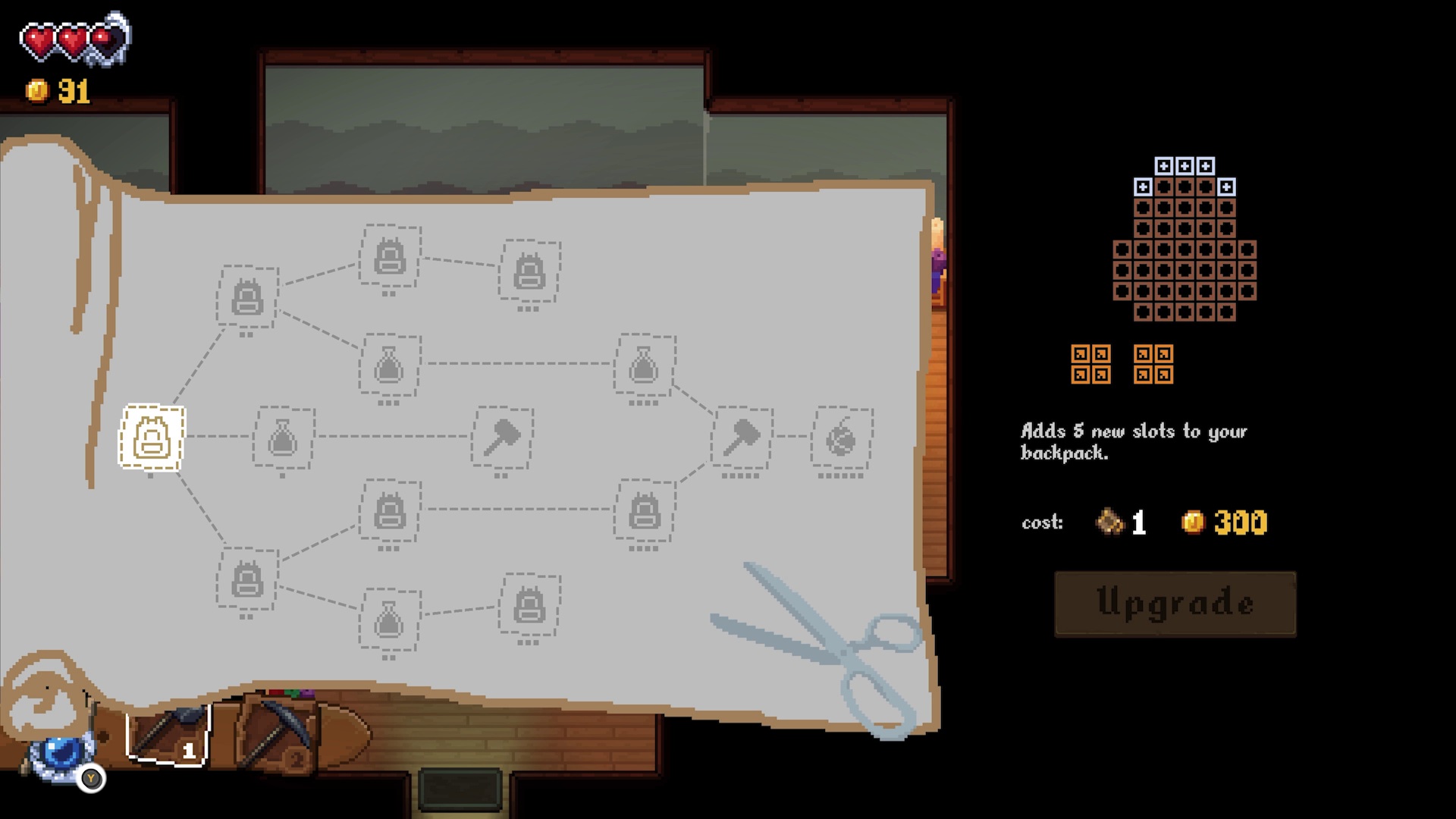1456x819 pixels.
Task: Click the leather patch cost icon
Action: coord(1110,522)
